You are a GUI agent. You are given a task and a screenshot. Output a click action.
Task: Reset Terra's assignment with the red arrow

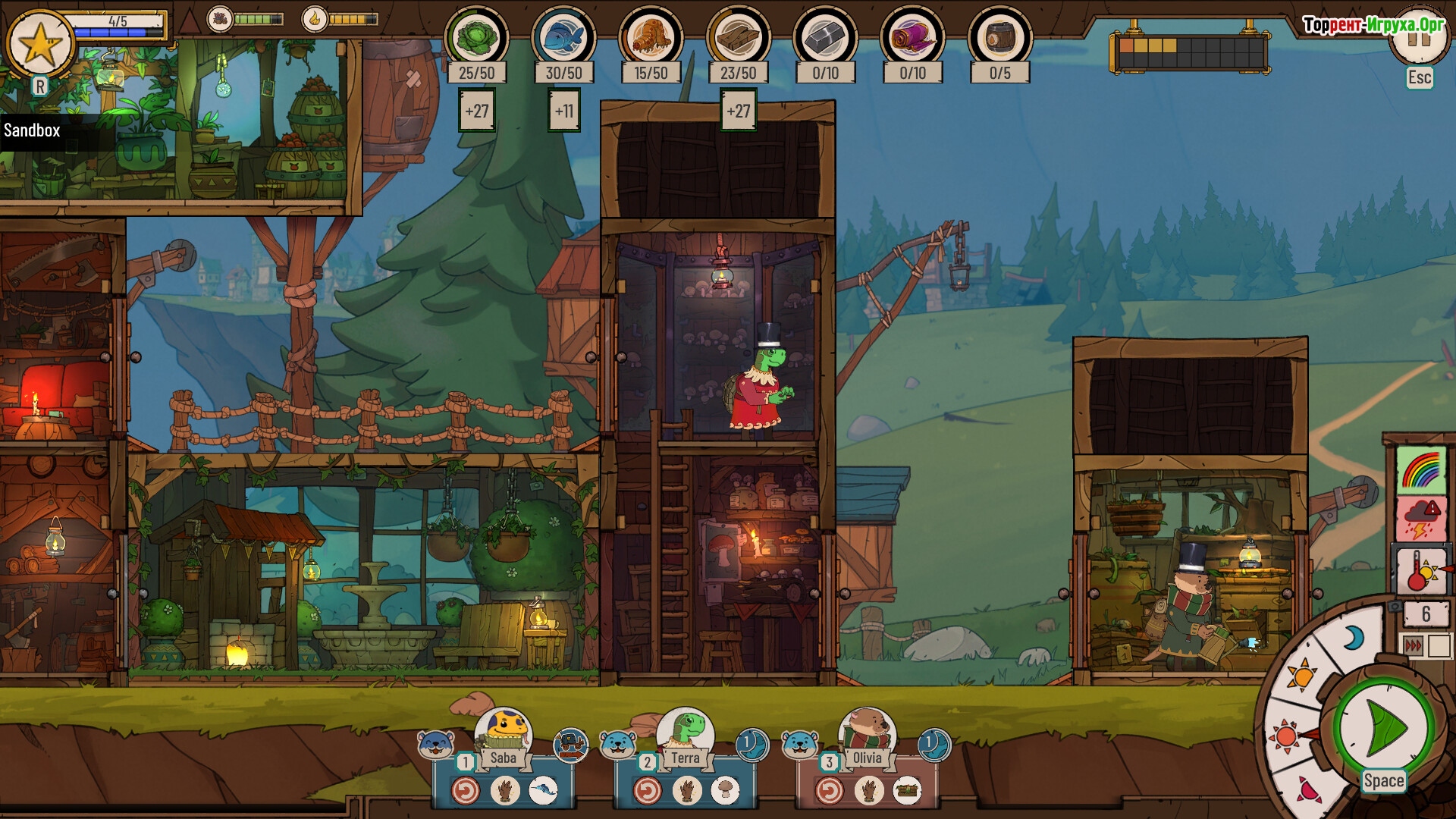pyautogui.click(x=647, y=791)
